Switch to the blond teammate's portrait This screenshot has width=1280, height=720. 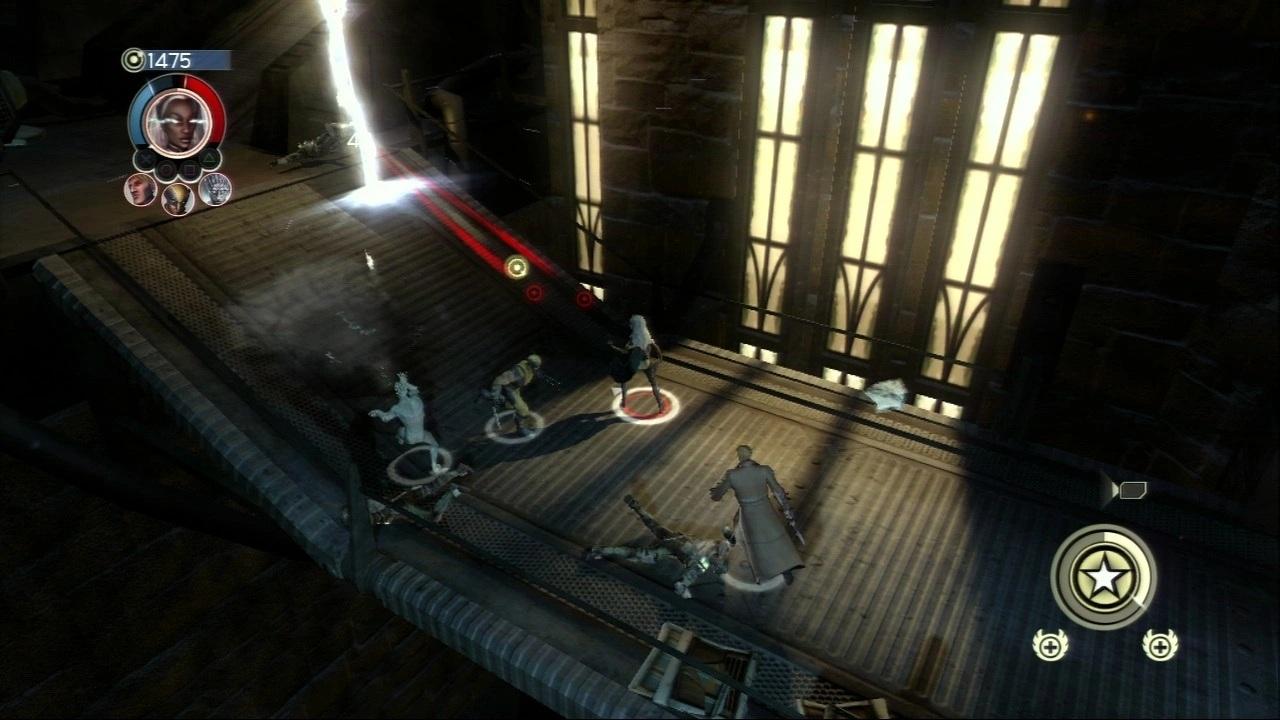(x=139, y=191)
